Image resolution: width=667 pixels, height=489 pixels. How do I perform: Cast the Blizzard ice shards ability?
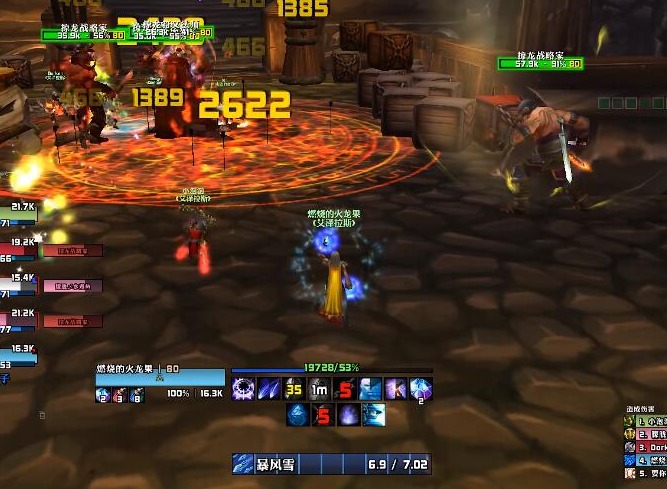tap(269, 390)
